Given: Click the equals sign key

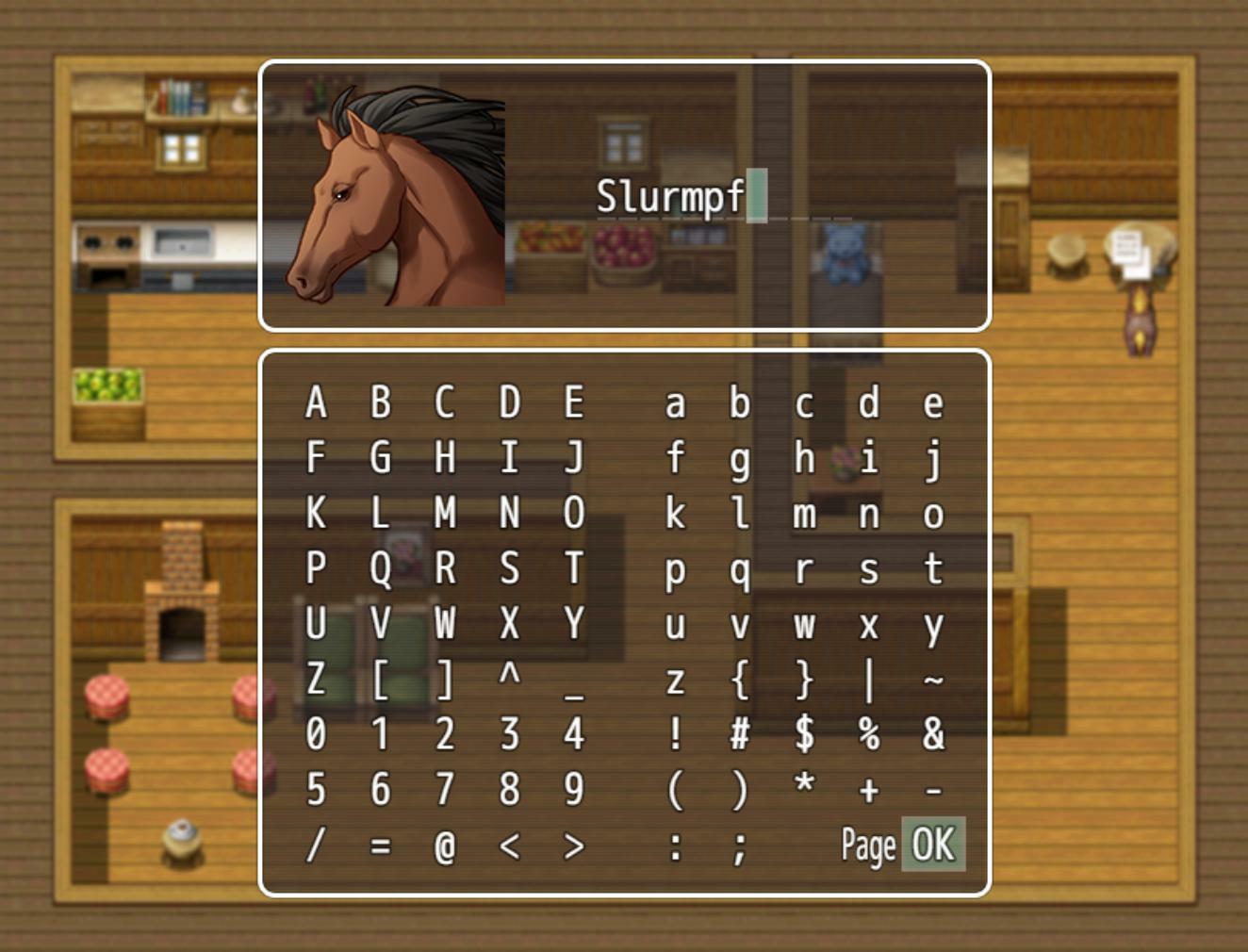Looking at the screenshot, I should pyautogui.click(x=379, y=846).
